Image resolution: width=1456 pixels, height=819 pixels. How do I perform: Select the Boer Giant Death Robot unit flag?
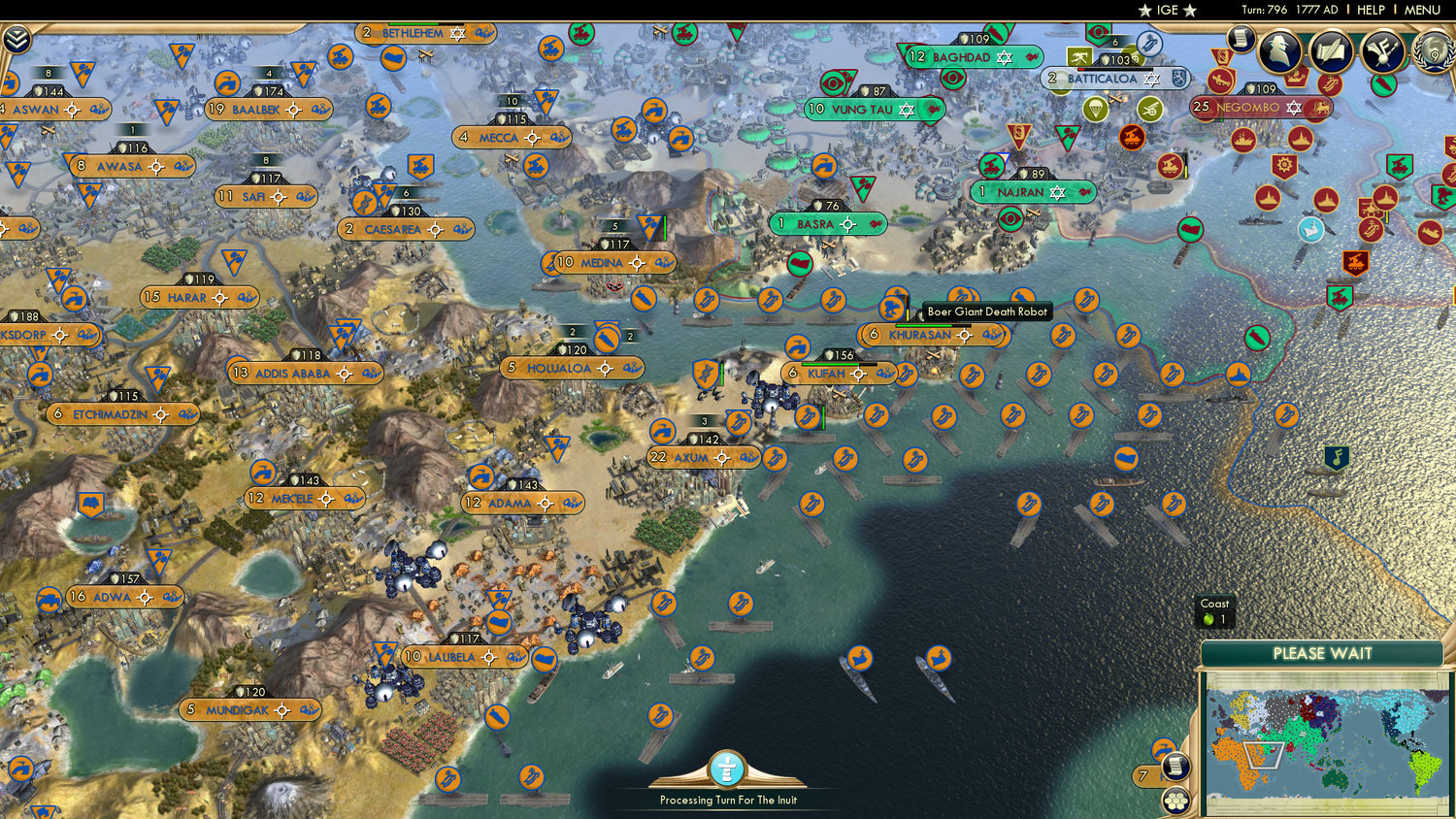tap(892, 309)
